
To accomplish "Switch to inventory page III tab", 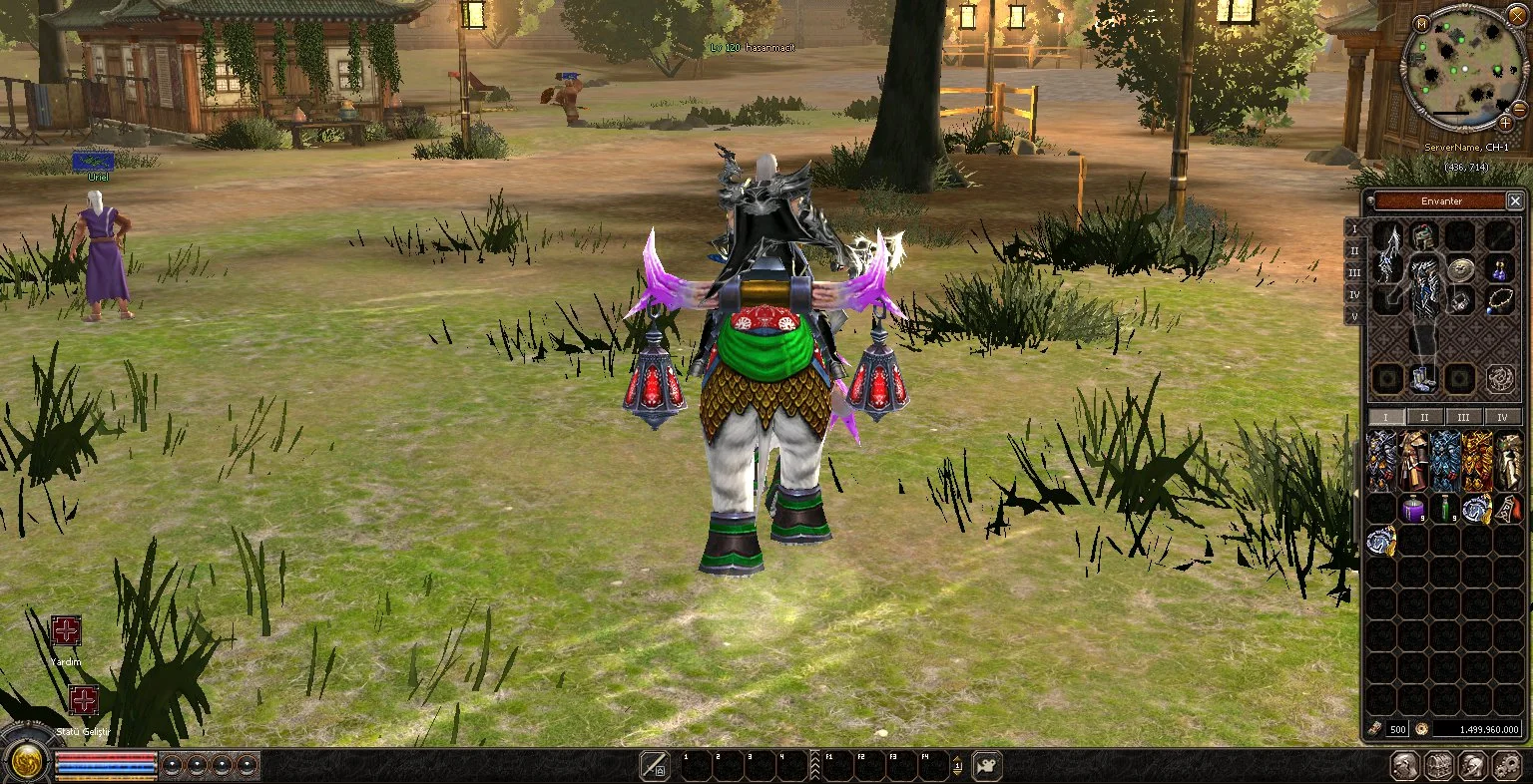I will tap(1463, 417).
